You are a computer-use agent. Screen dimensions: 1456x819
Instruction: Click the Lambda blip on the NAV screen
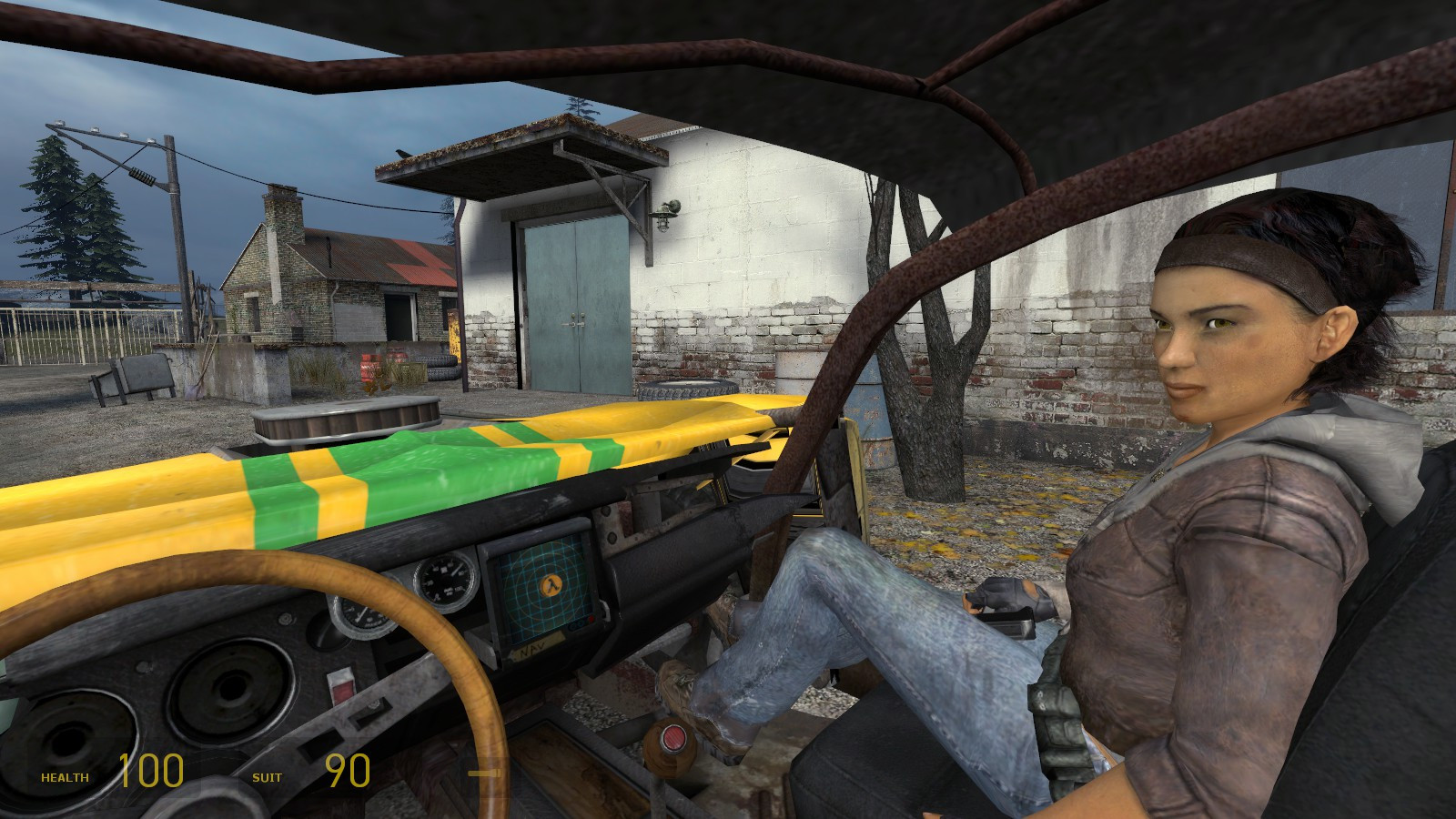click(551, 585)
